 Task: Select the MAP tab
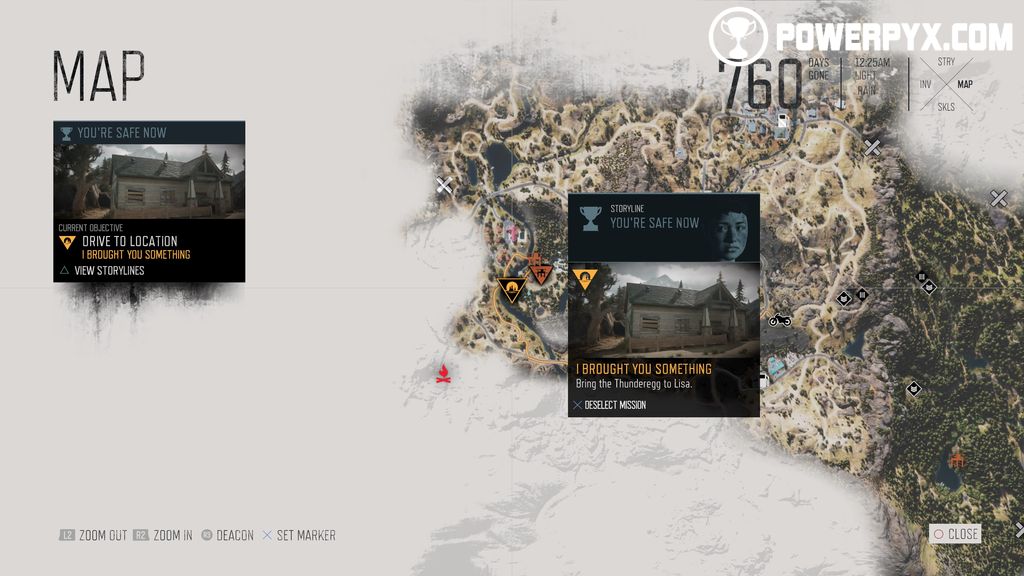(x=964, y=85)
